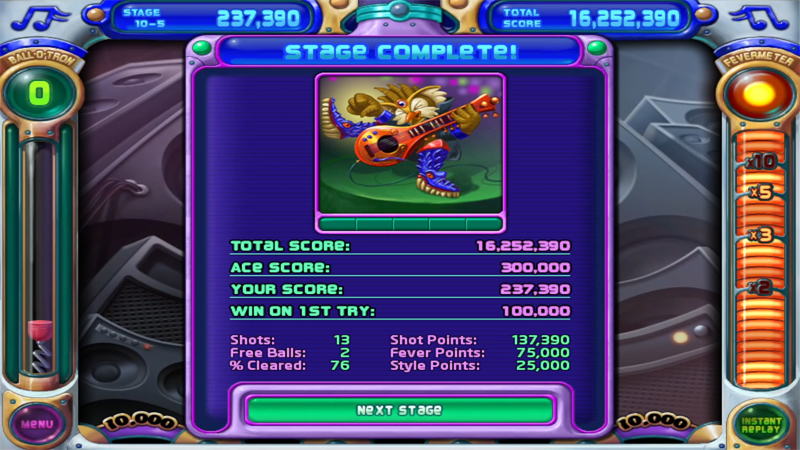
Task: Continue to the Next Stage
Action: coord(399,410)
